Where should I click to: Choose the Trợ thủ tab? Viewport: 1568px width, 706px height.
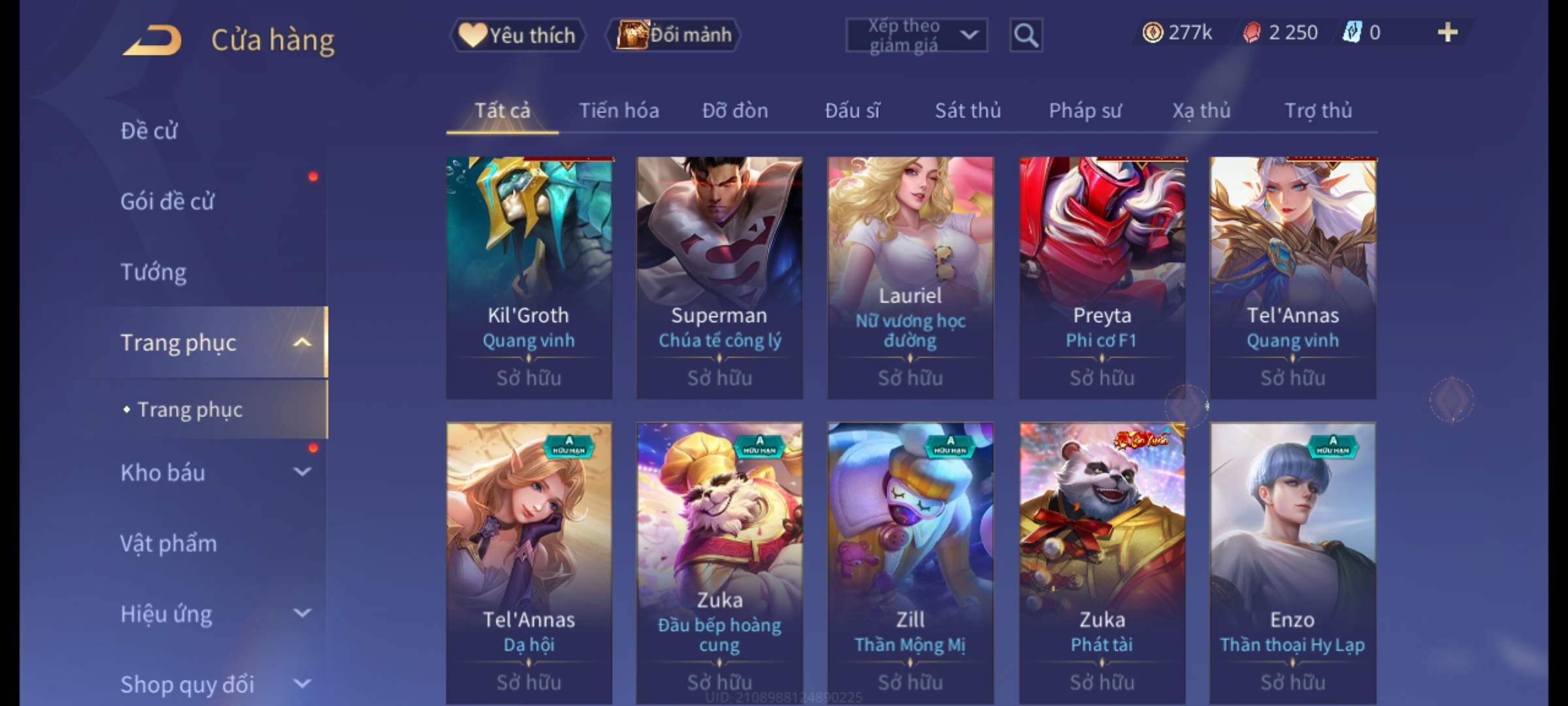point(1318,110)
